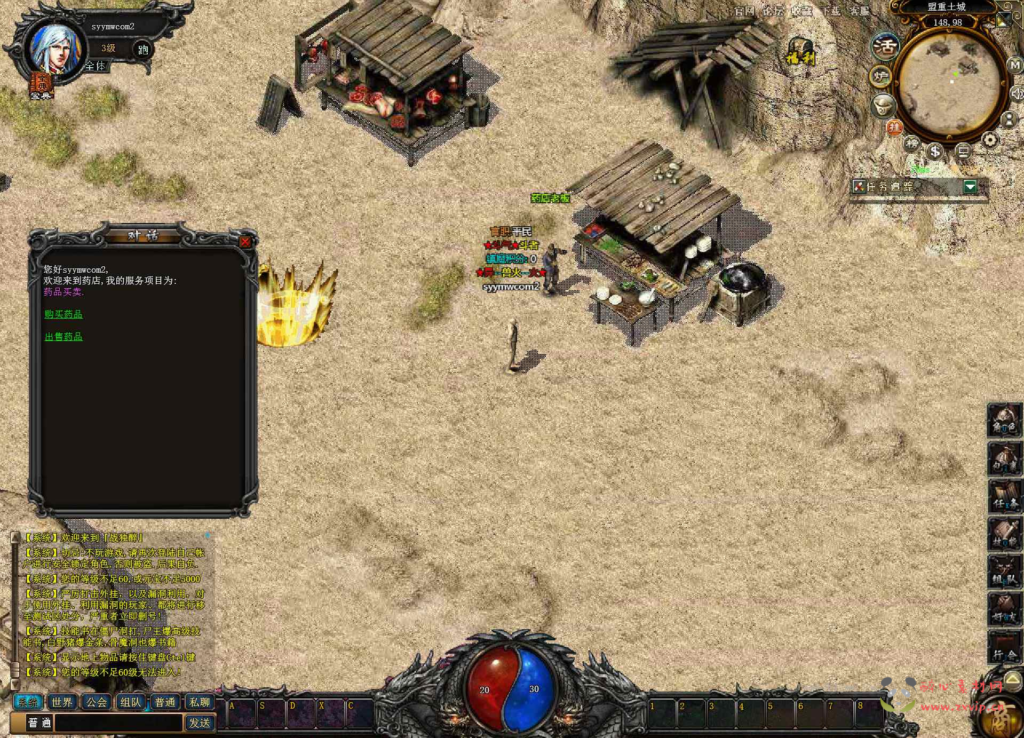Close the 对话 dialogue window

[x=246, y=241]
